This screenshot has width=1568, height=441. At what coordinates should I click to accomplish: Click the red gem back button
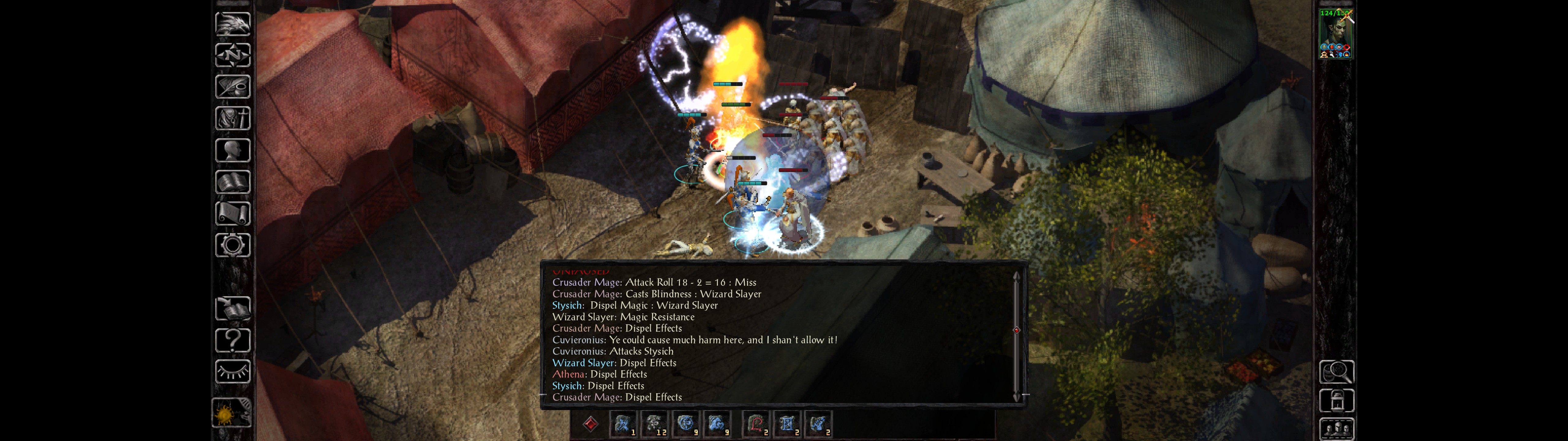click(x=590, y=424)
